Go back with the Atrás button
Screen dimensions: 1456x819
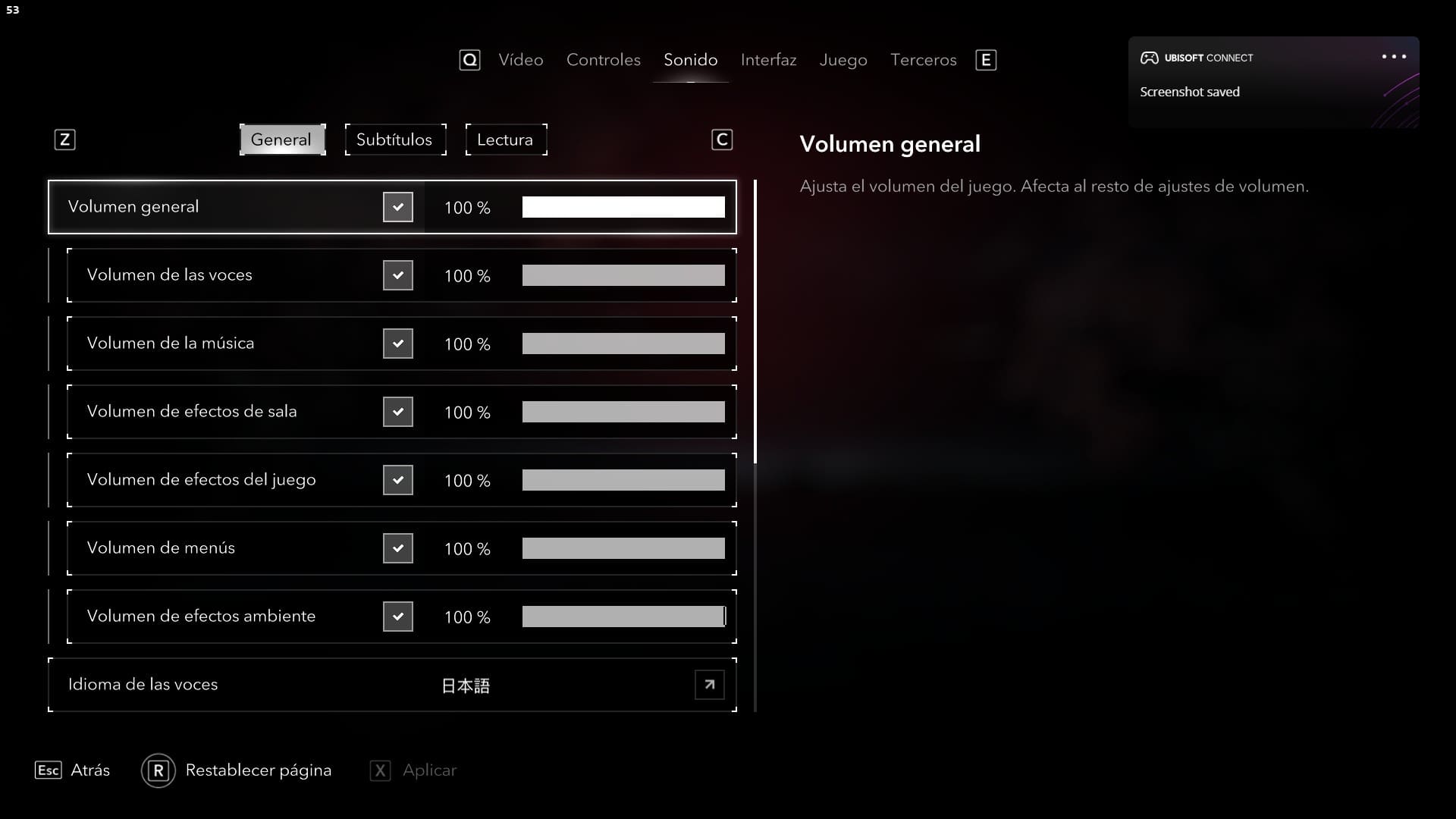pos(89,770)
